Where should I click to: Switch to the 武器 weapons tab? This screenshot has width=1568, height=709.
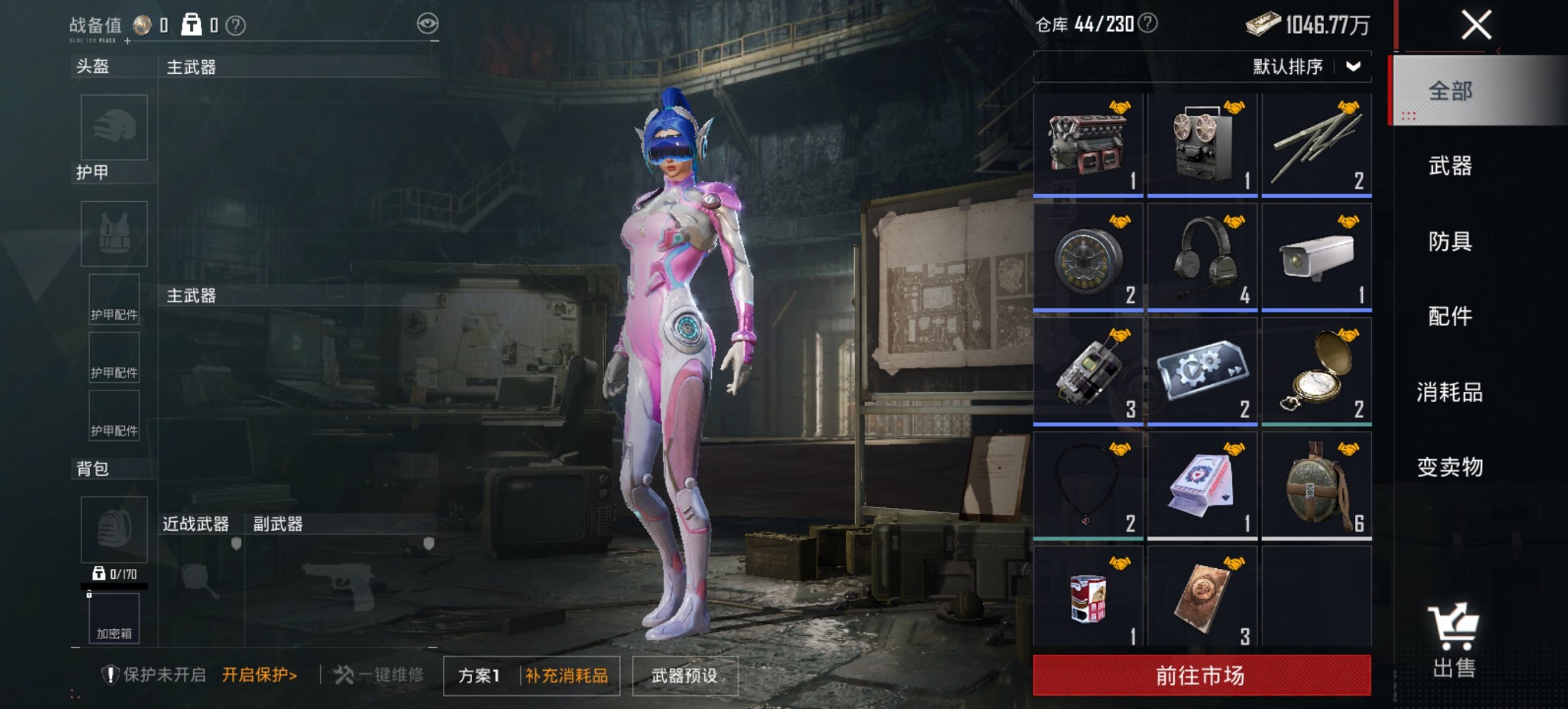point(1450,166)
